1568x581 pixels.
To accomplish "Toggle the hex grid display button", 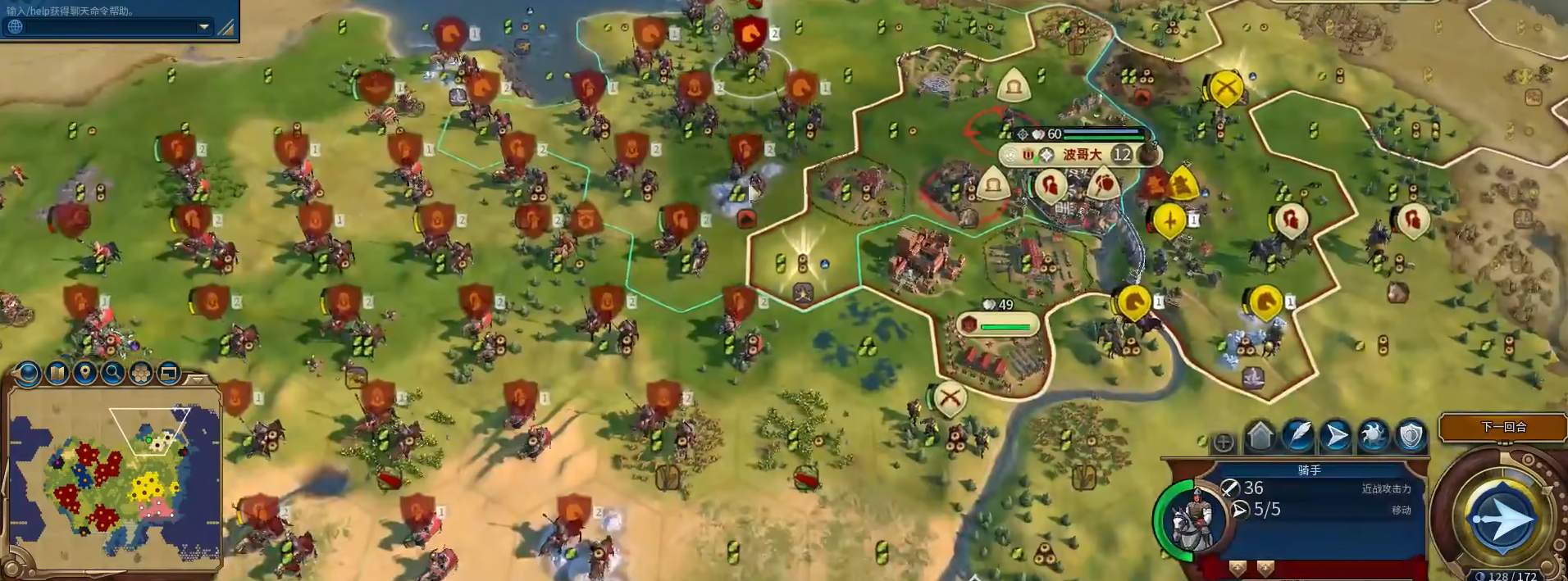I will point(140,374).
